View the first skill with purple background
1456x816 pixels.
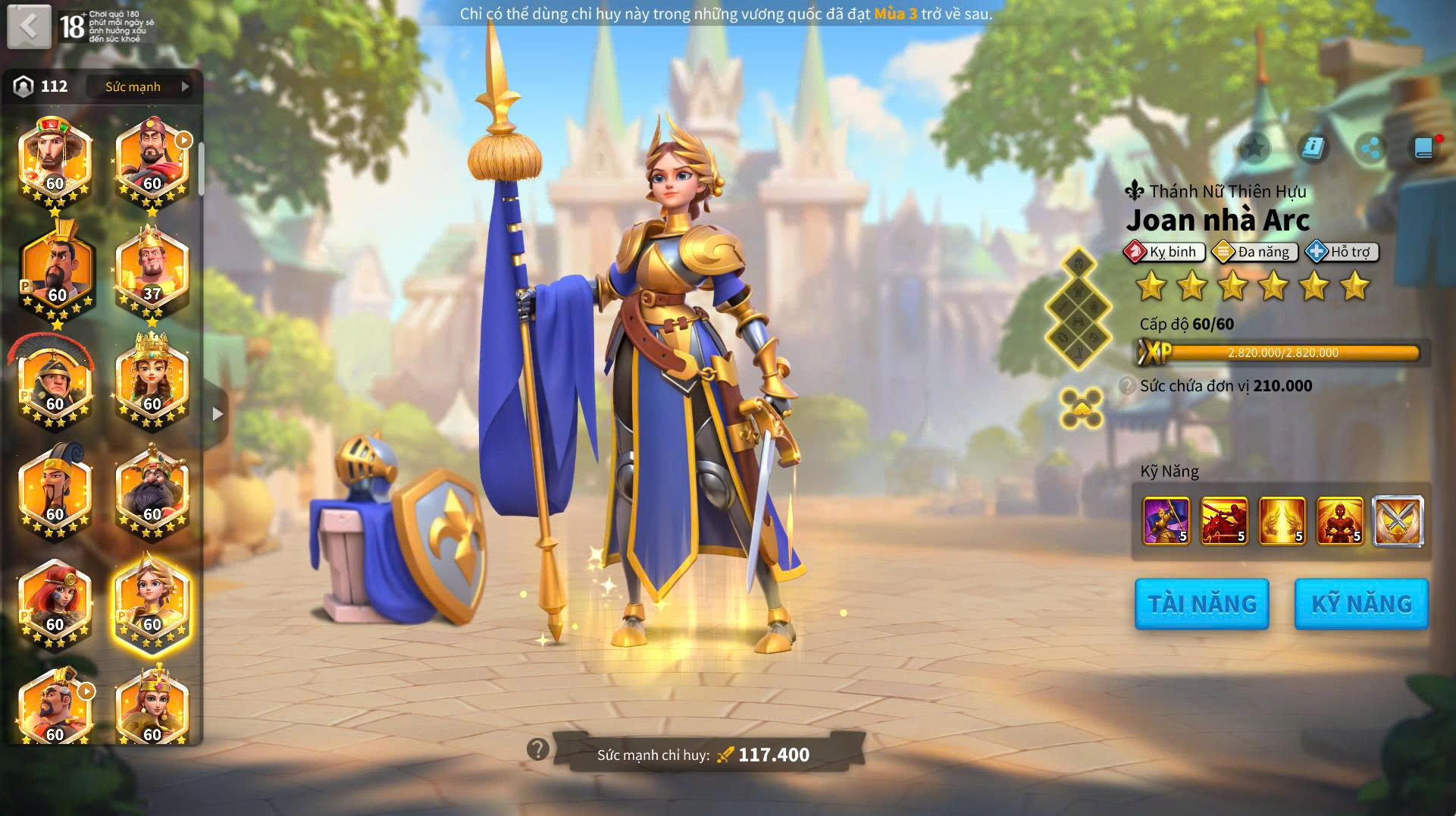(1166, 521)
